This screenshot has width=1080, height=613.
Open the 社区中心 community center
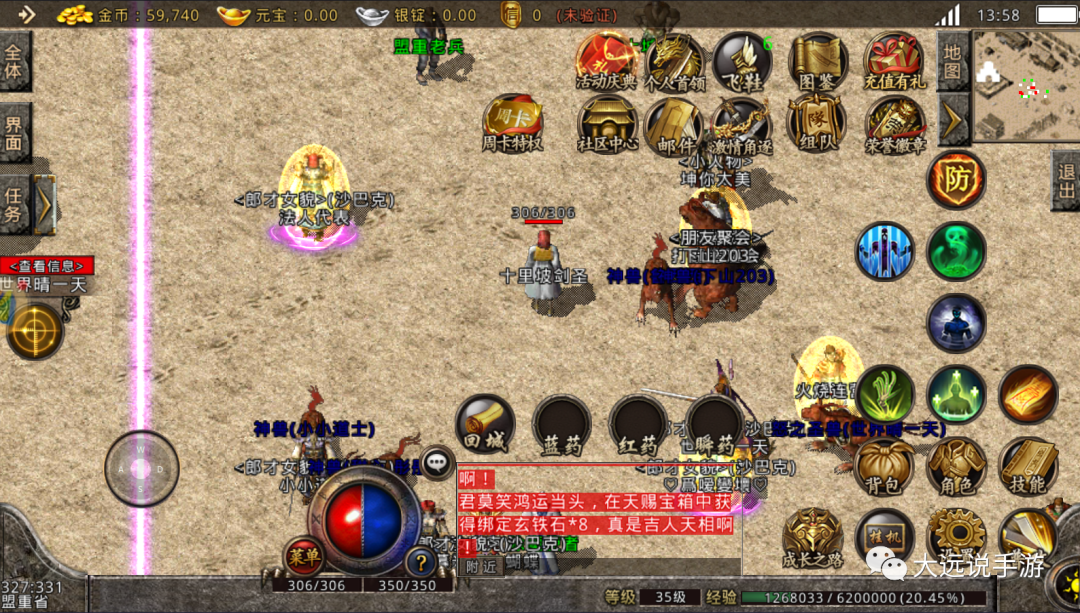pyautogui.click(x=607, y=124)
